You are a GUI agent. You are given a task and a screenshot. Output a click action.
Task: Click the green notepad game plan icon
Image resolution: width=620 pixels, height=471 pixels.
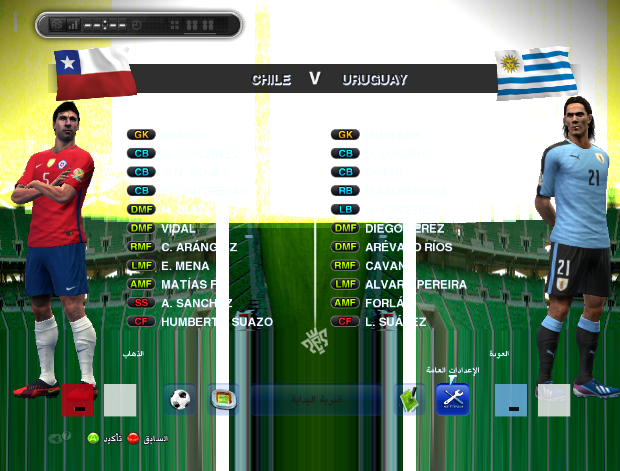click(x=409, y=400)
